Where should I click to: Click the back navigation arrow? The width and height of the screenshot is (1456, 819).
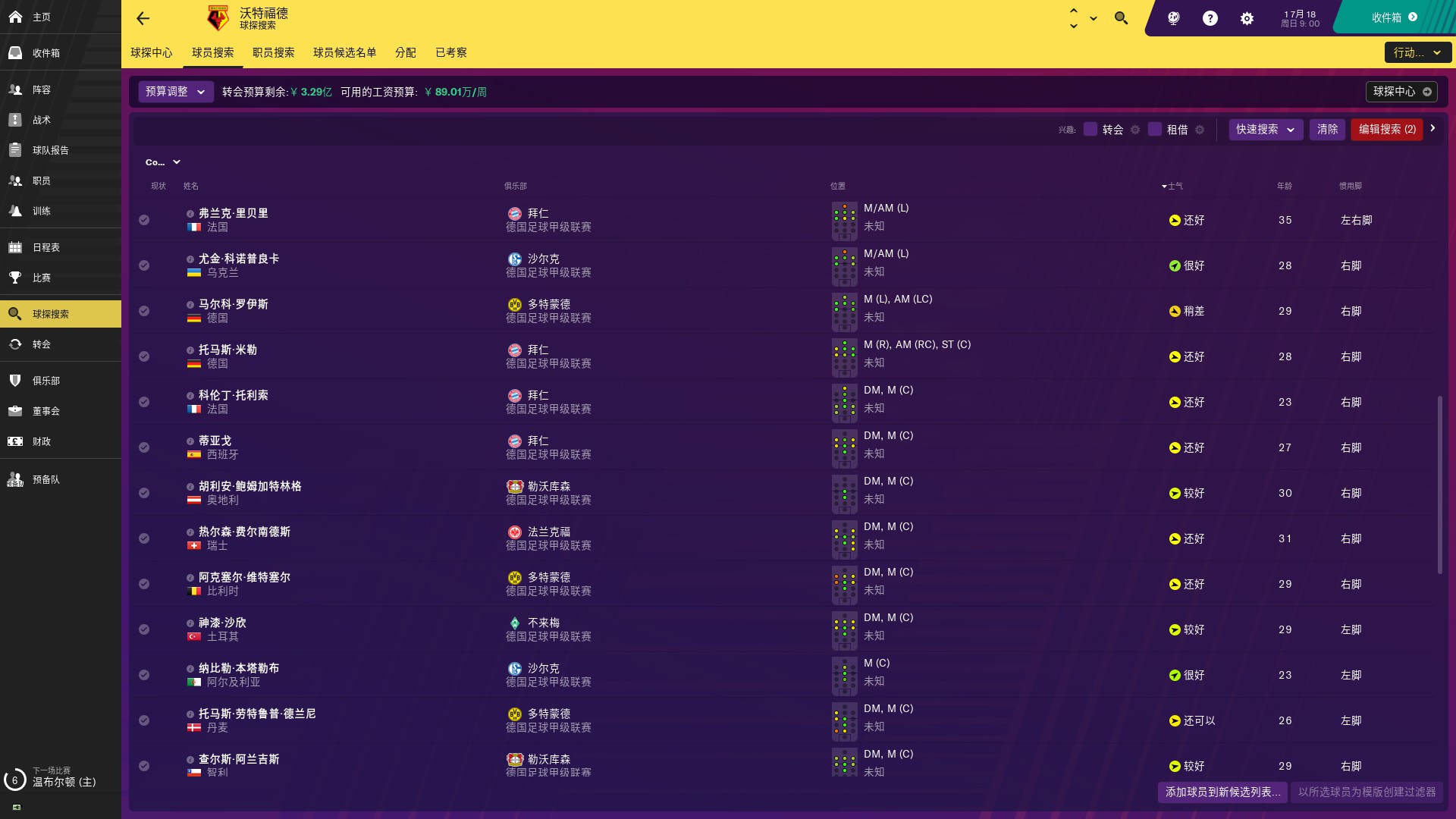click(x=143, y=19)
